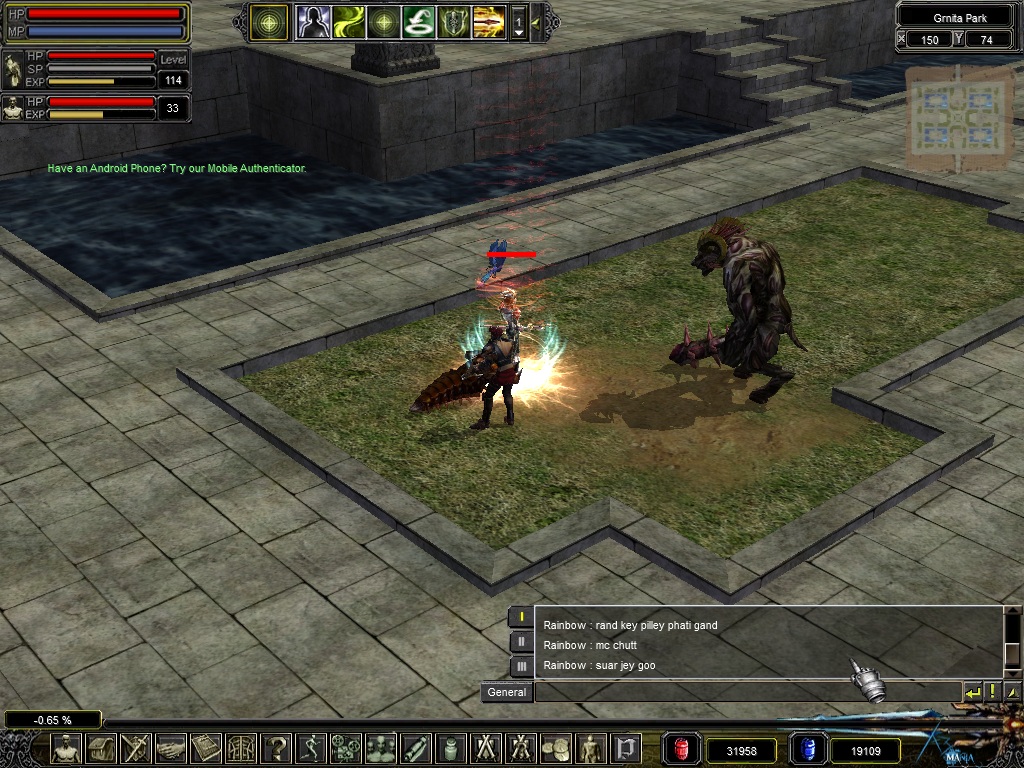Switch to chat tab I
1024x768 pixels.
coord(520,617)
